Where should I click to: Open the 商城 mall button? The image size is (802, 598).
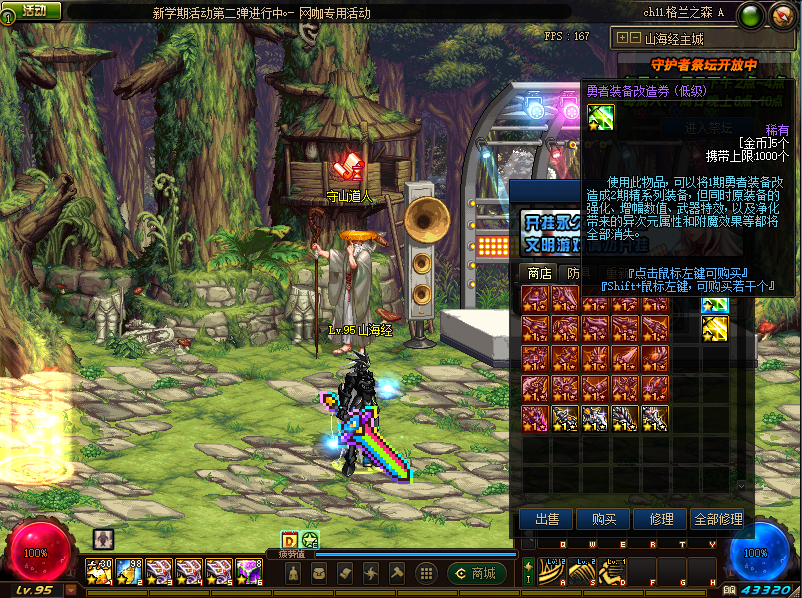[x=477, y=573]
